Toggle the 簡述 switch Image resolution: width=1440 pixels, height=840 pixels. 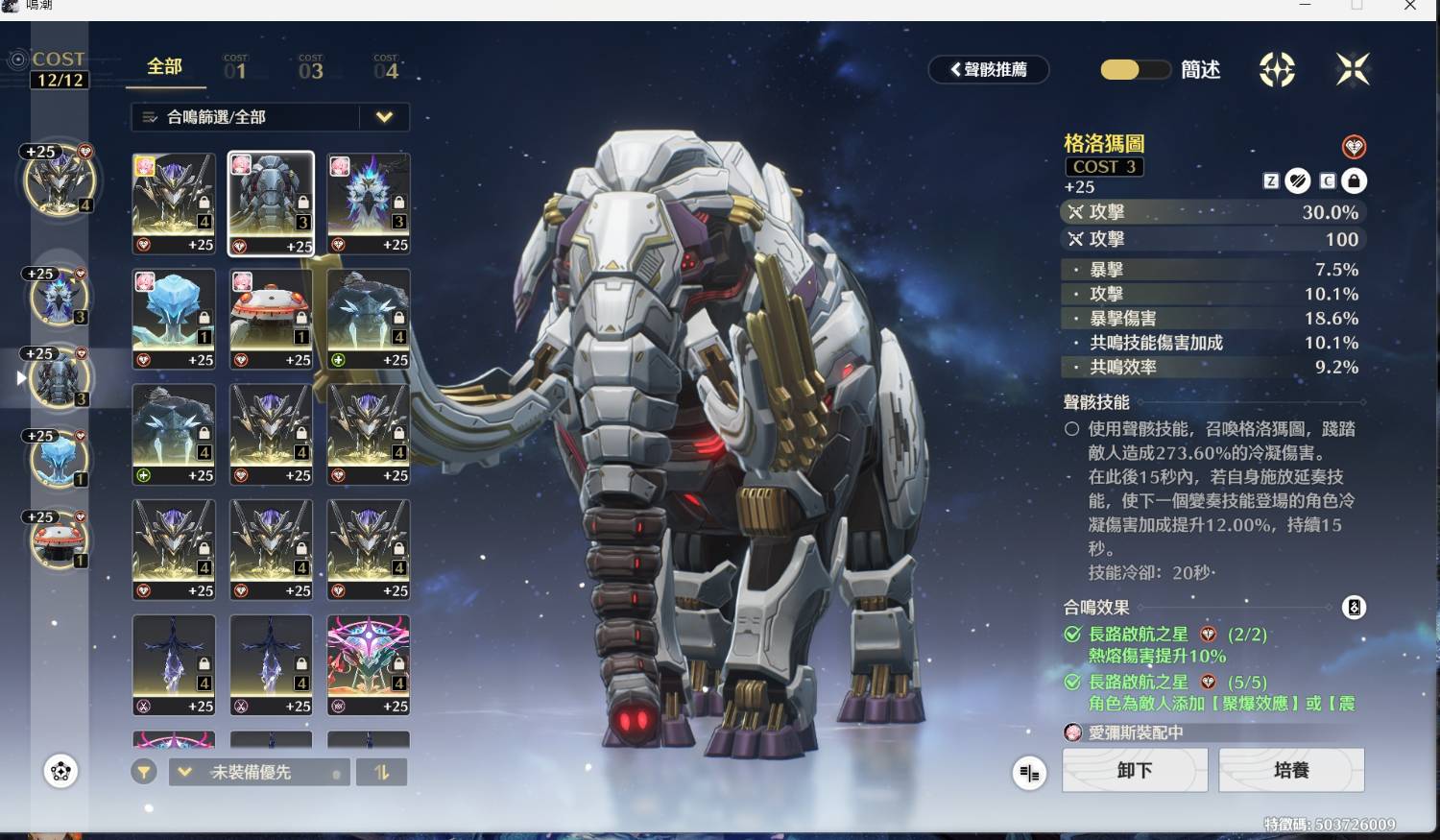[1135, 70]
